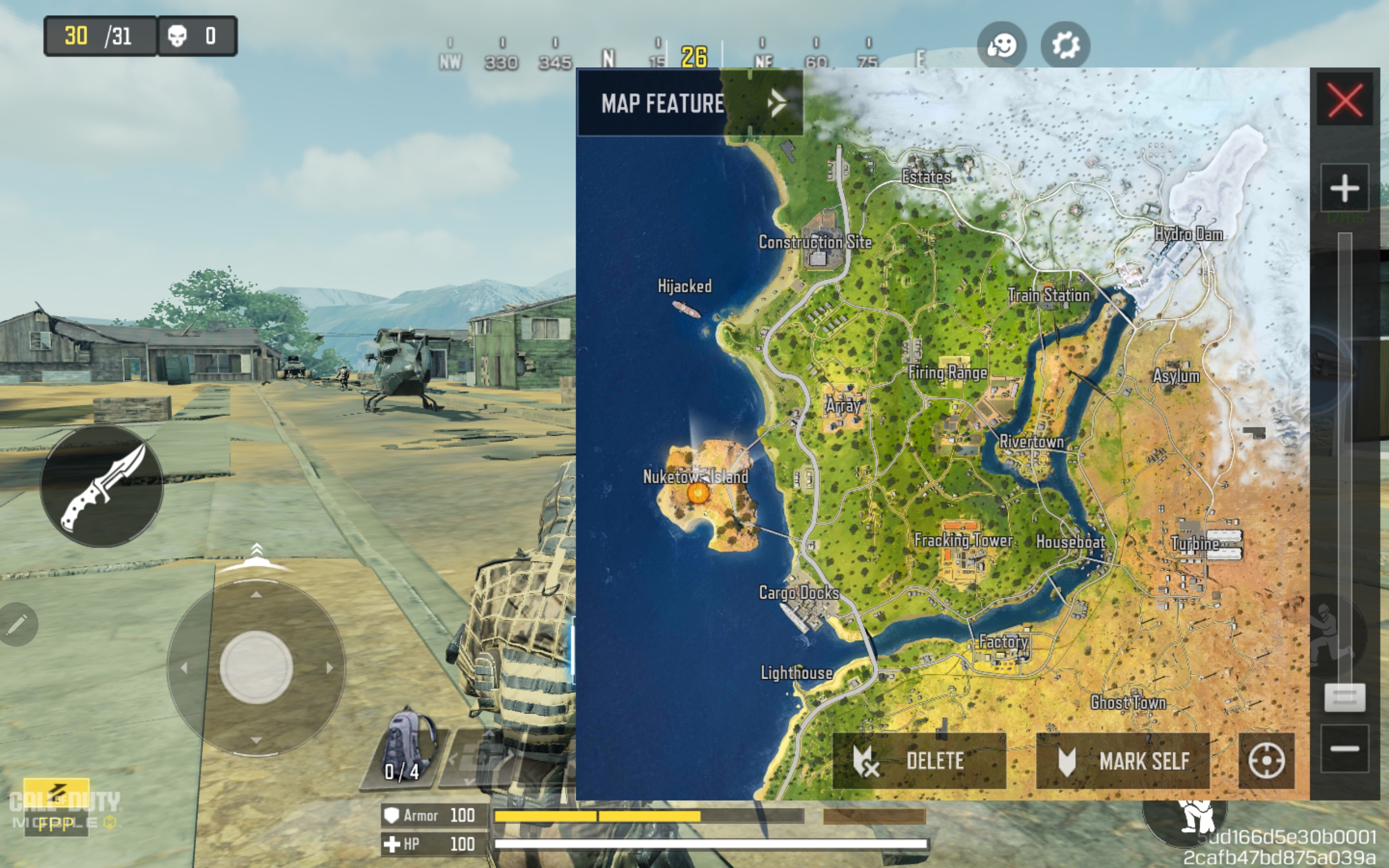Mark the Hydro Dam location on map
The image size is (1389, 868).
pos(1188,234)
